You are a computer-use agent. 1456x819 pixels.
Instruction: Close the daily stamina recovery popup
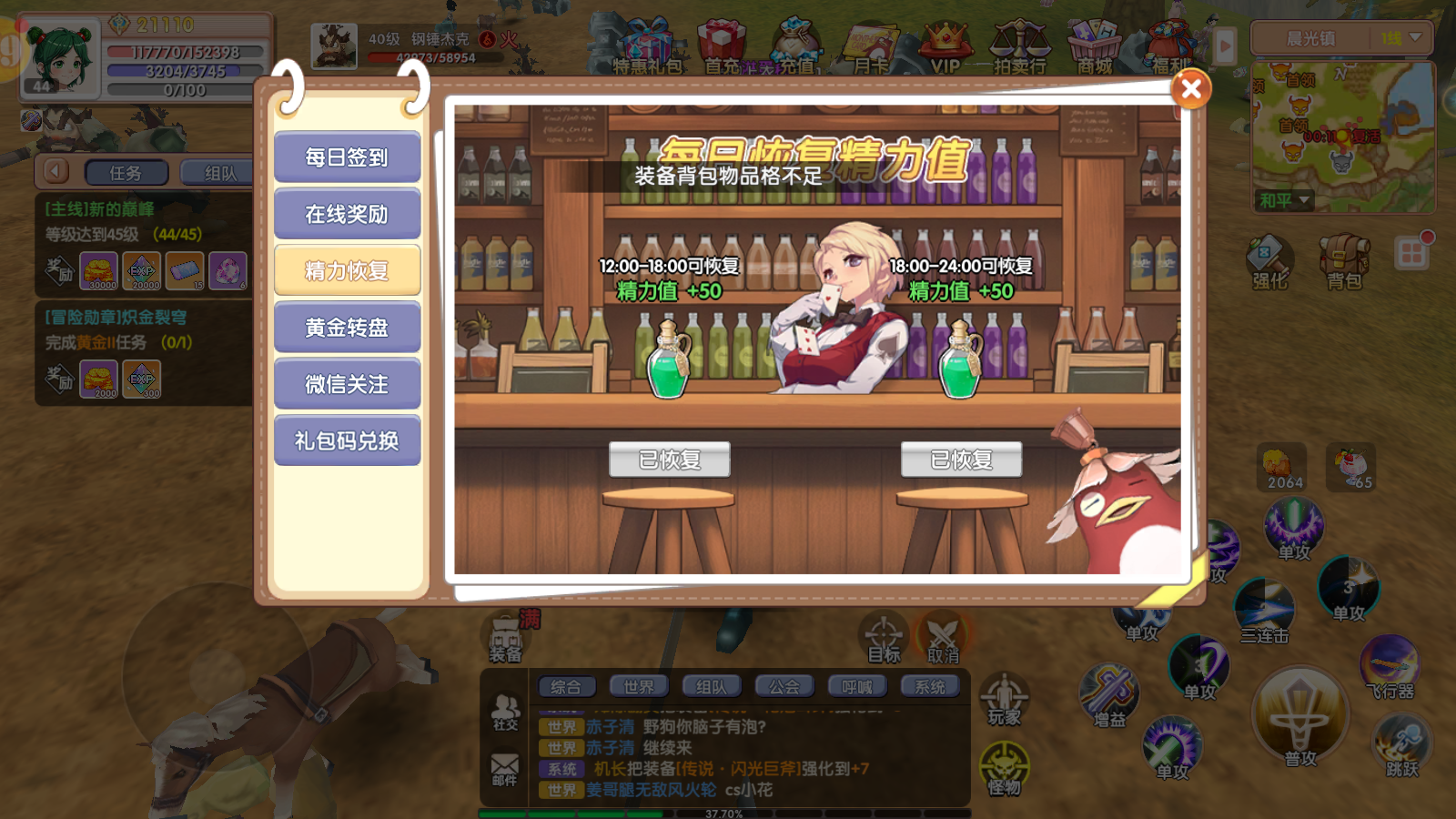tap(1190, 89)
